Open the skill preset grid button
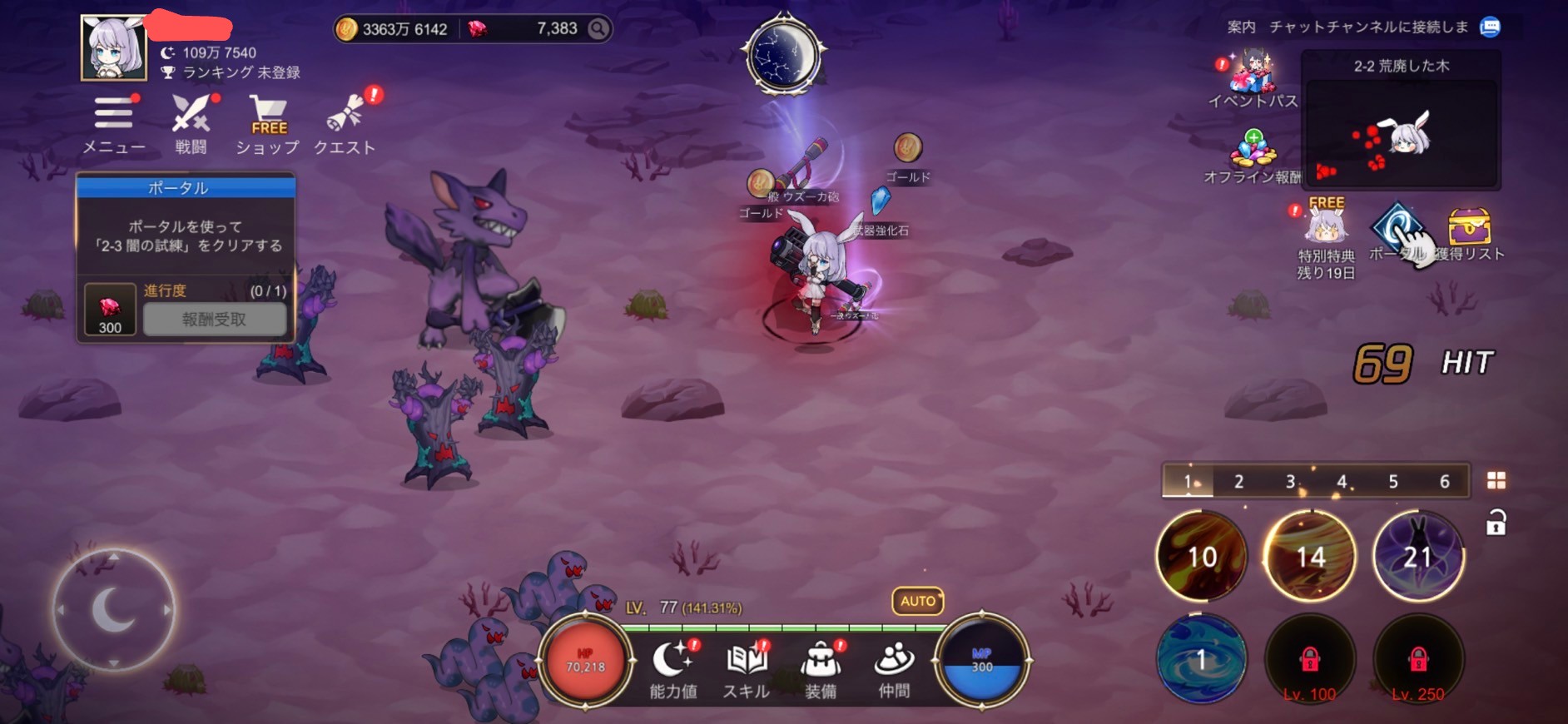The width and height of the screenshot is (1568, 724). [1496, 480]
